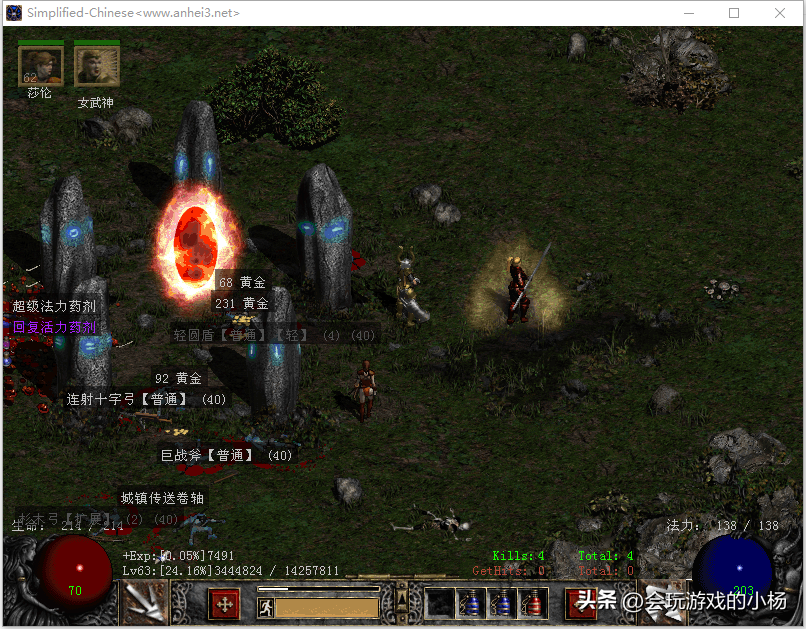Image resolution: width=806 pixels, height=629 pixels.
Task: Collect the 231 黄金 gold label
Action: [x=241, y=303]
